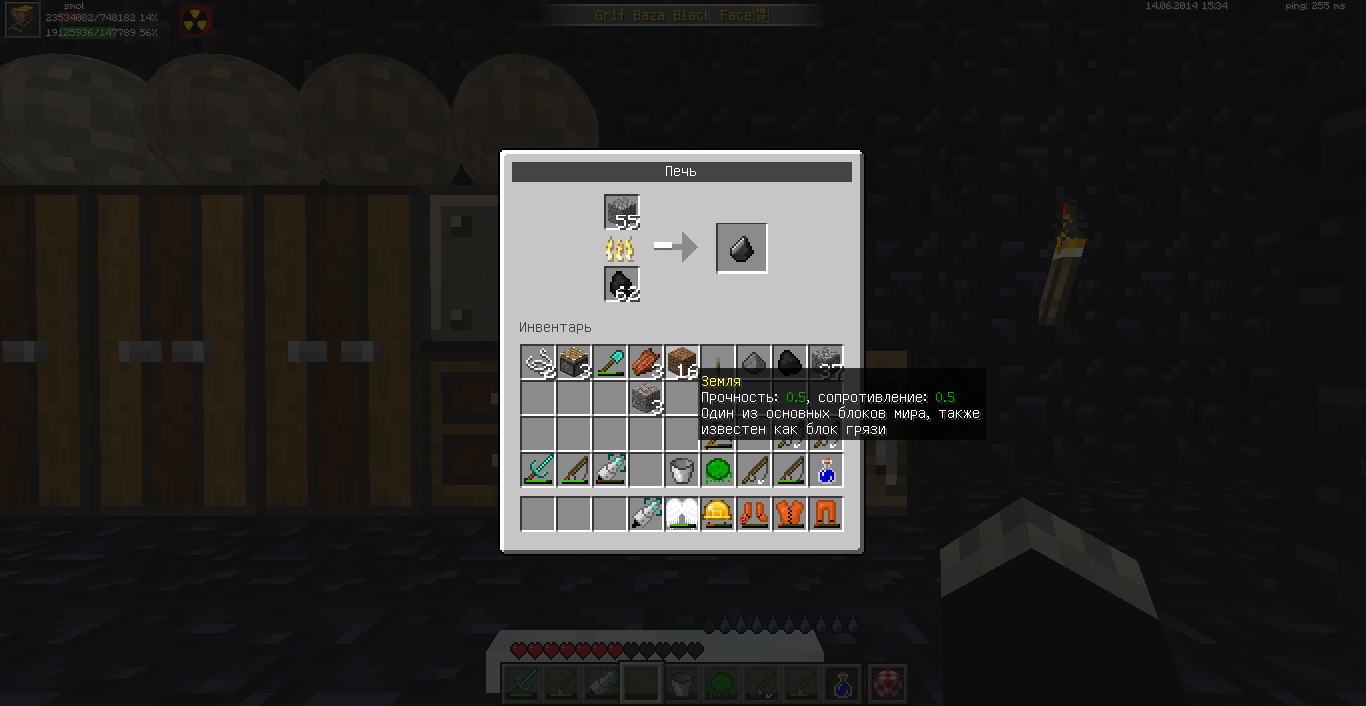Select the orange rubber boots
1366x706 pixels.
pos(754,514)
